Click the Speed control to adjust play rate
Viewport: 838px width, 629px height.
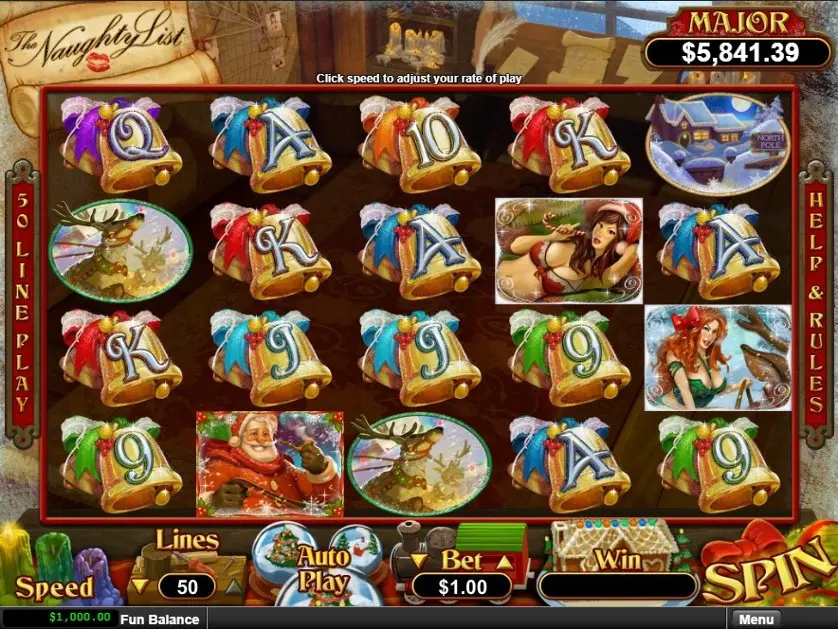54,588
